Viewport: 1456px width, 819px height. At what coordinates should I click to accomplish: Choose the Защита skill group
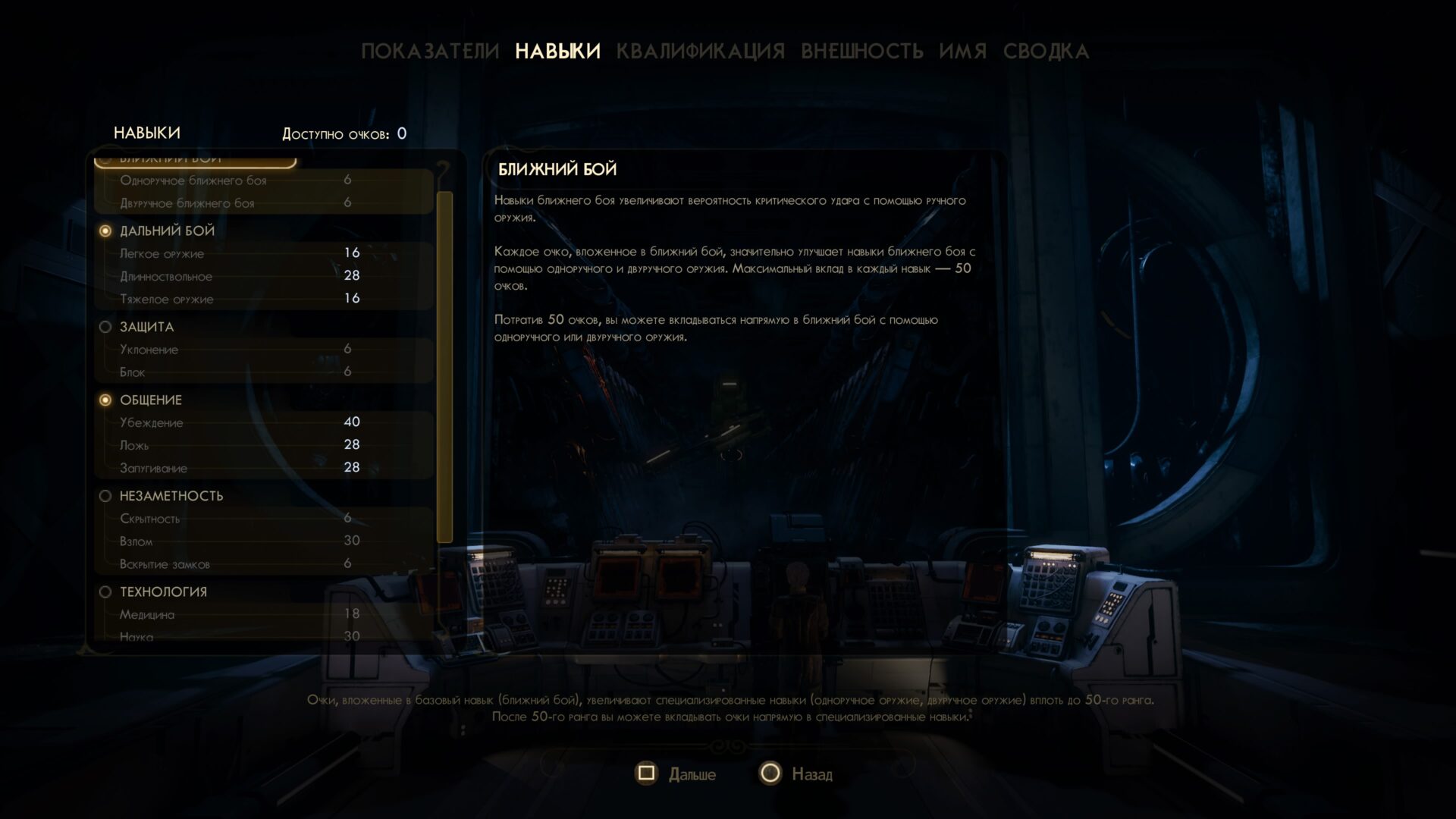[146, 327]
